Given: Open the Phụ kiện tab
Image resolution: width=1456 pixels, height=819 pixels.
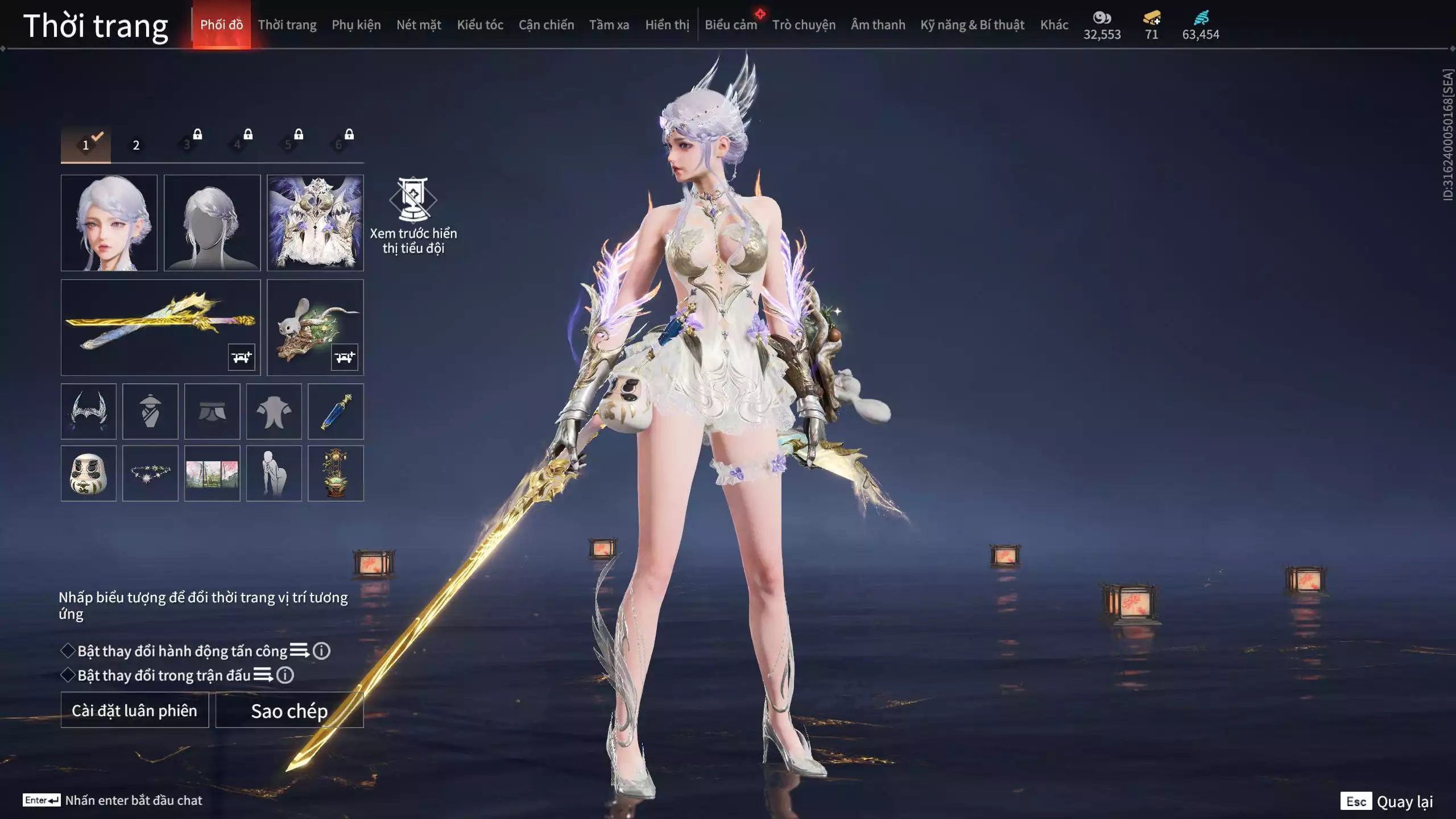Looking at the screenshot, I should (356, 25).
